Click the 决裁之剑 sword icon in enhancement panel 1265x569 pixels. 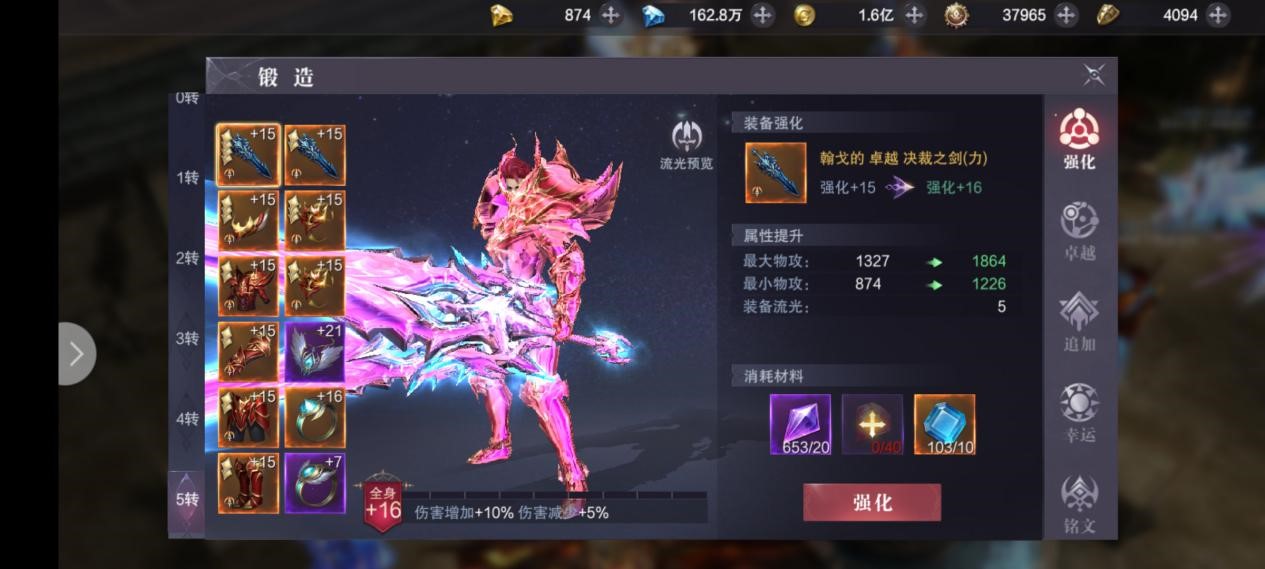[x=775, y=173]
